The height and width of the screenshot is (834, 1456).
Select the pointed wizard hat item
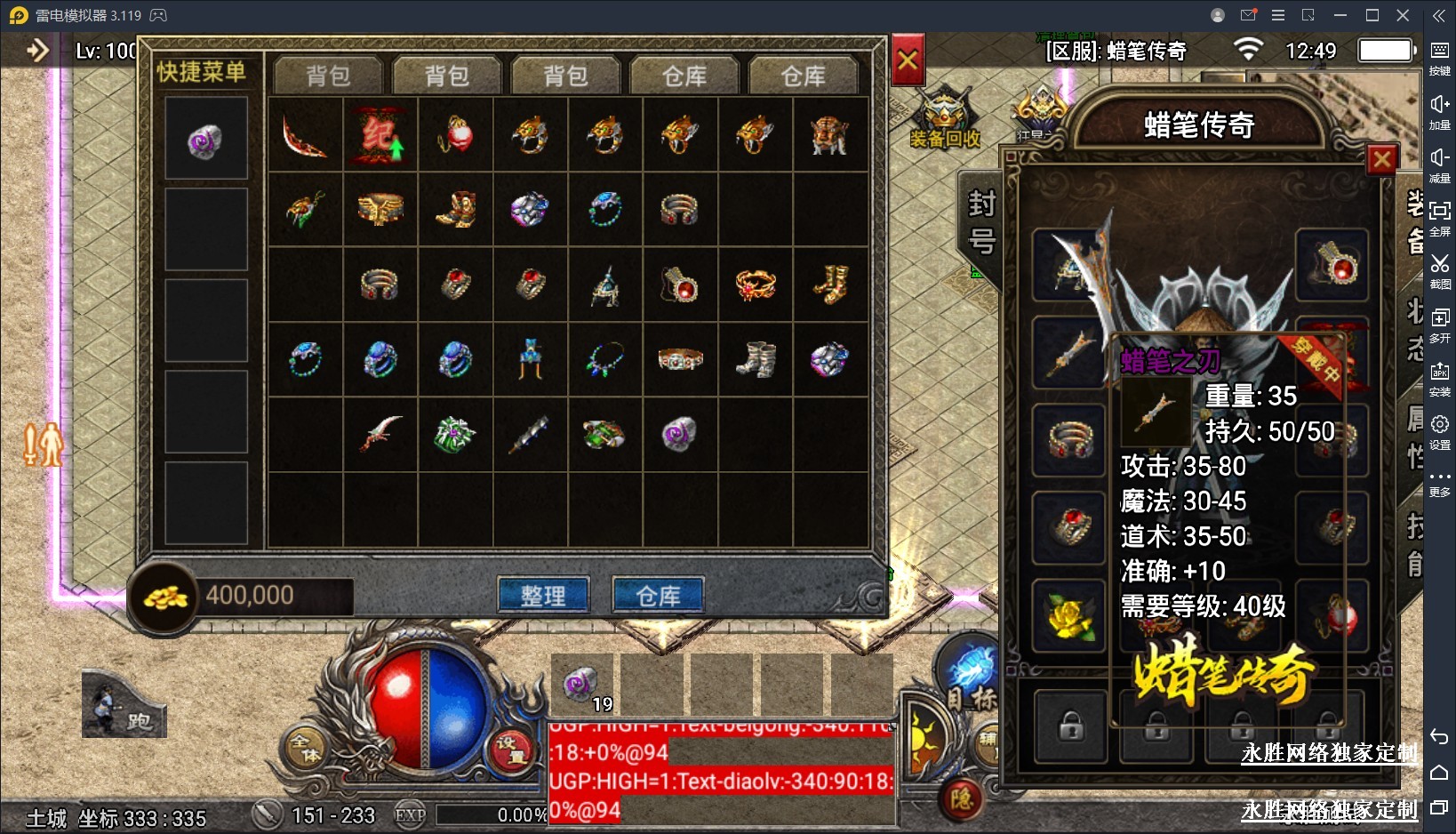[606, 285]
